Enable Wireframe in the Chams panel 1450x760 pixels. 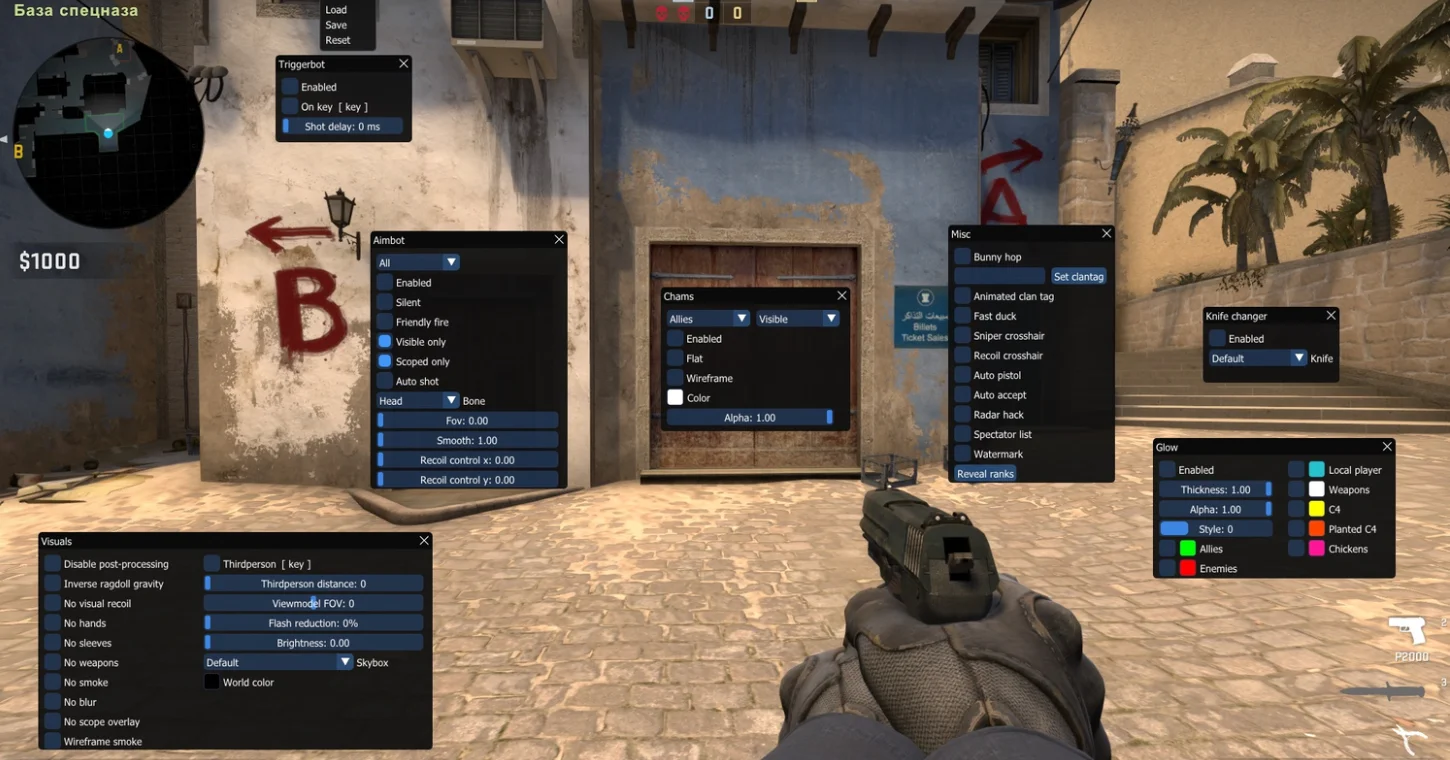(x=676, y=378)
